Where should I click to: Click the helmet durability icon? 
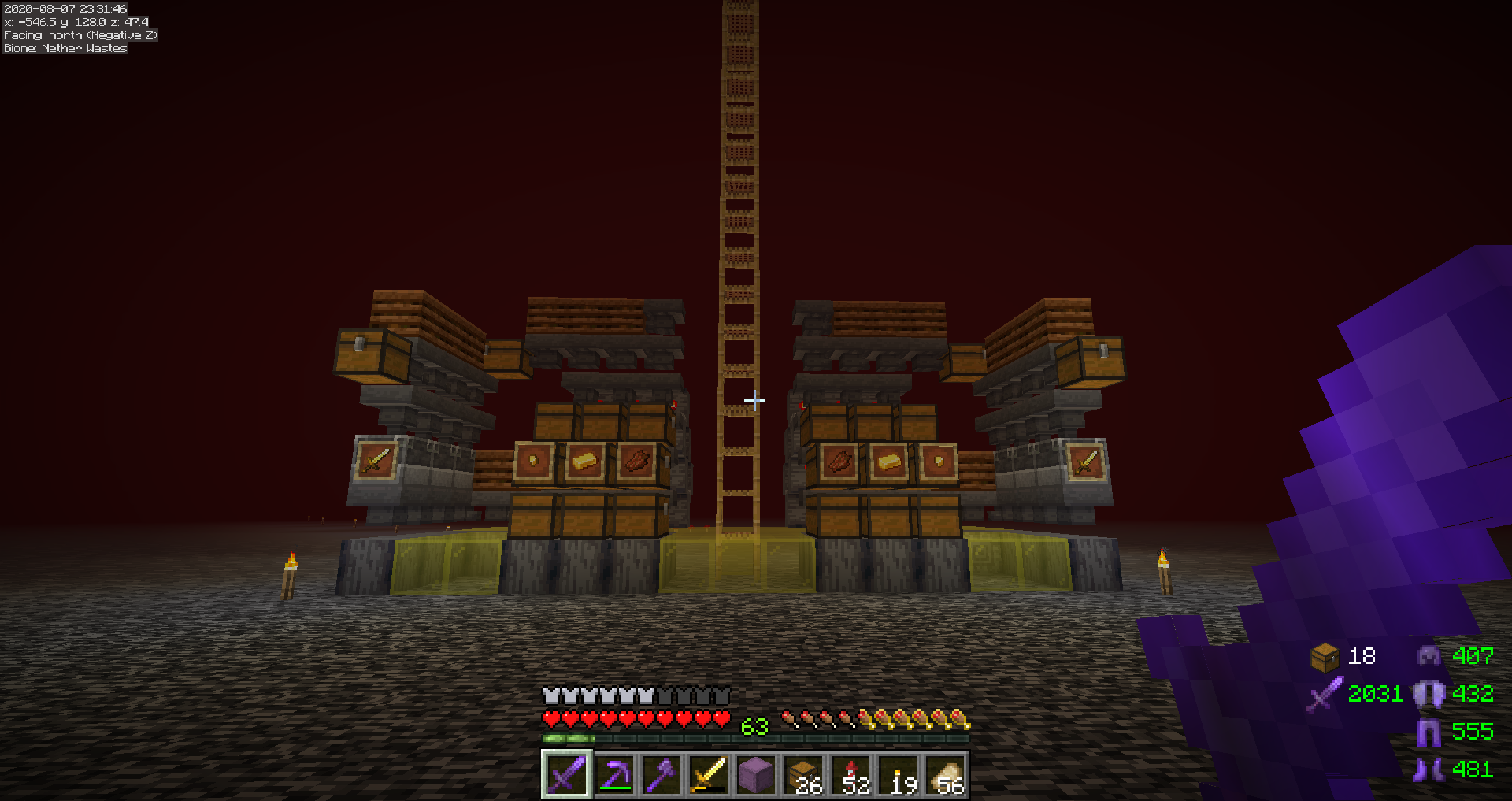pyautogui.click(x=1429, y=656)
